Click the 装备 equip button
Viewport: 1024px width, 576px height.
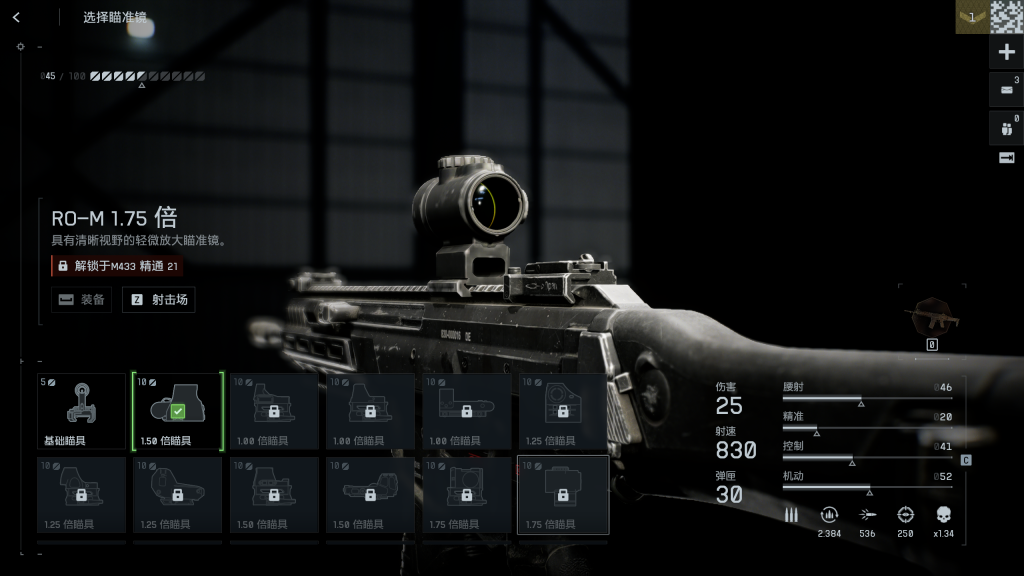[x=82, y=299]
